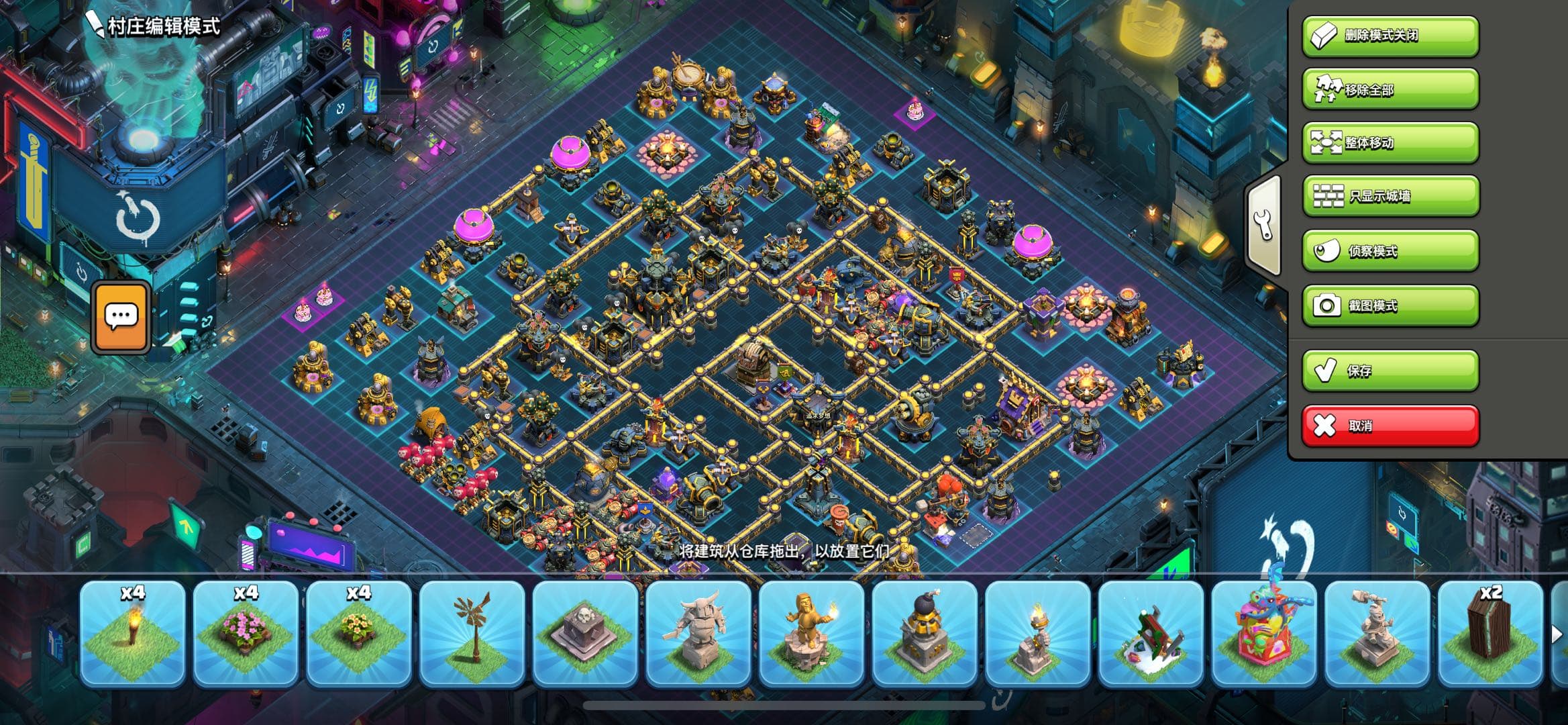The image size is (1568, 725).
Task: Activate 侦察模式 scout mode
Action: [1390, 251]
